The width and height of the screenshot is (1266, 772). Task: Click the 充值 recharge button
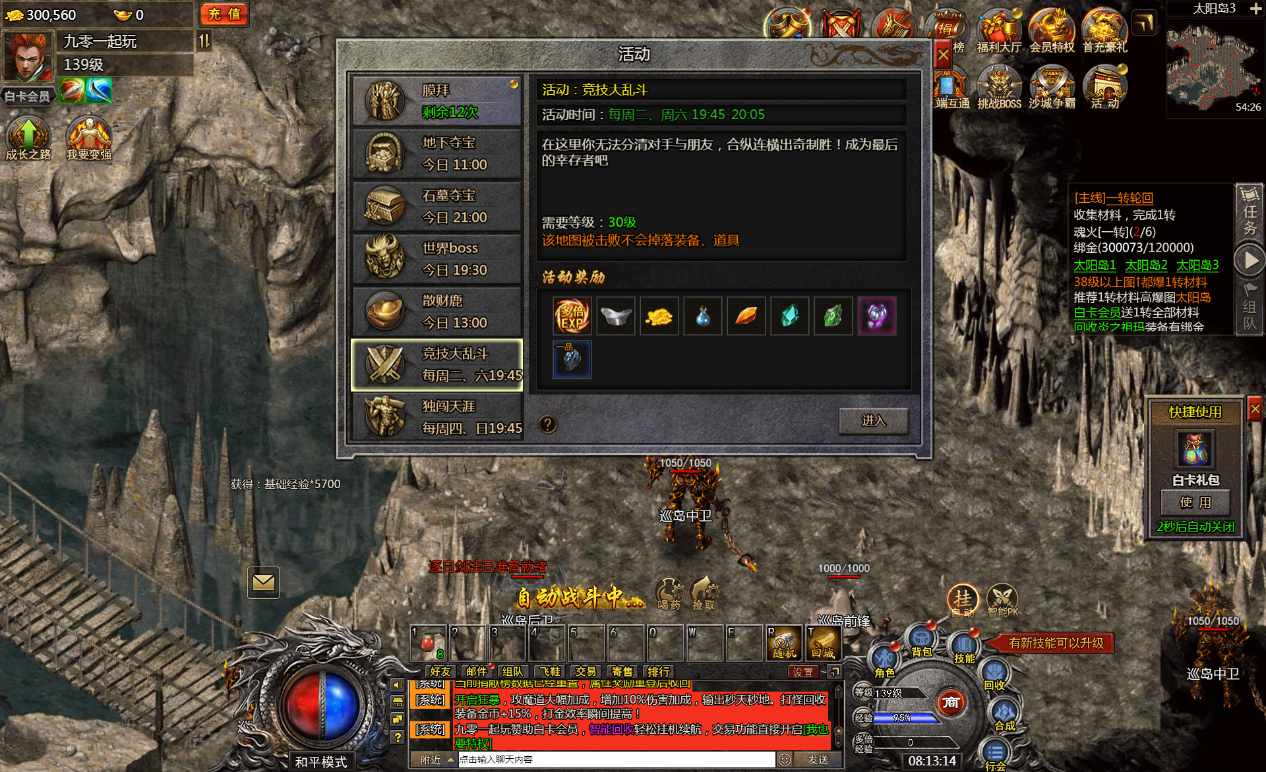coord(224,14)
